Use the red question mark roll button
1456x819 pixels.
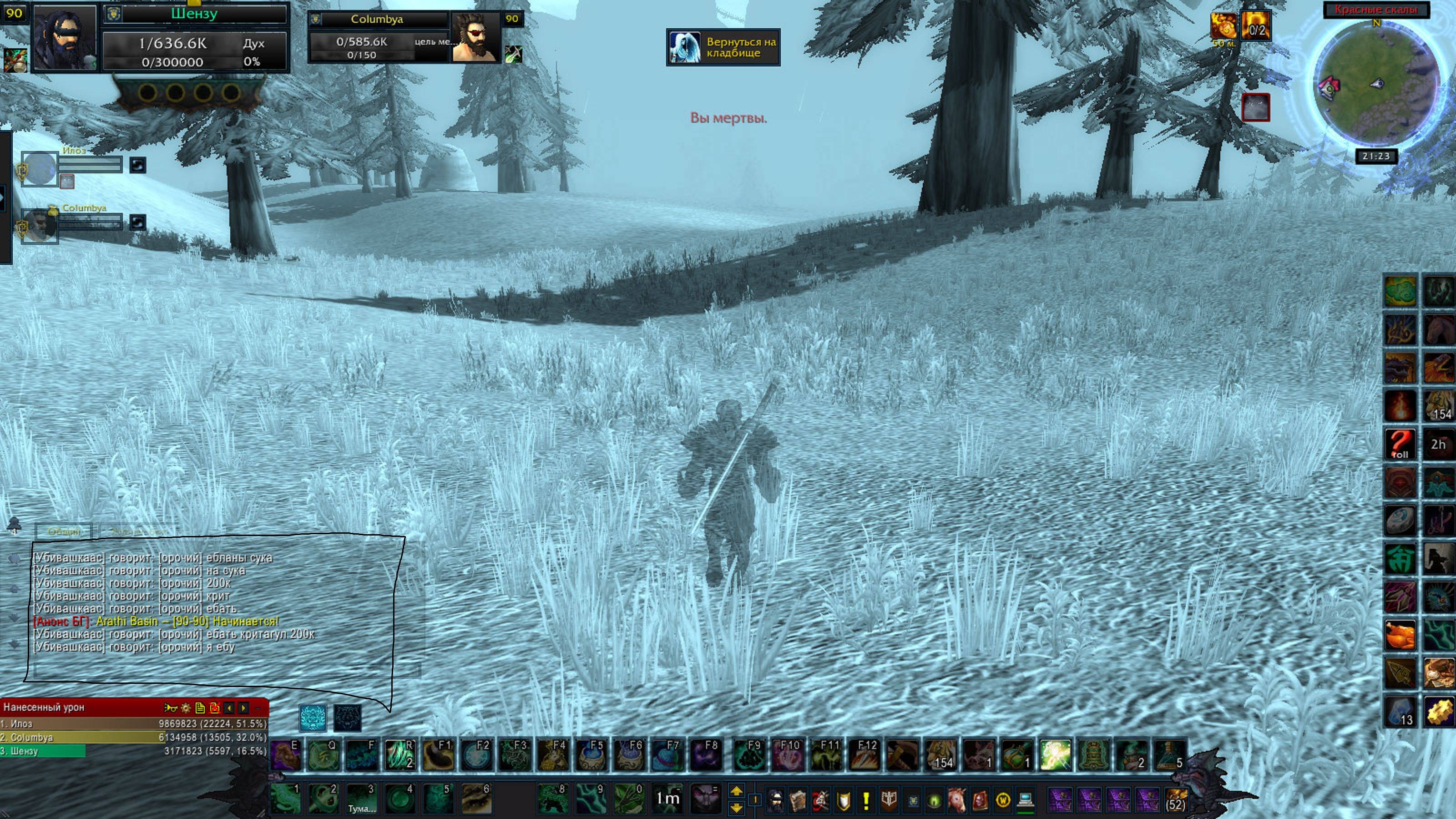pyautogui.click(x=1400, y=444)
